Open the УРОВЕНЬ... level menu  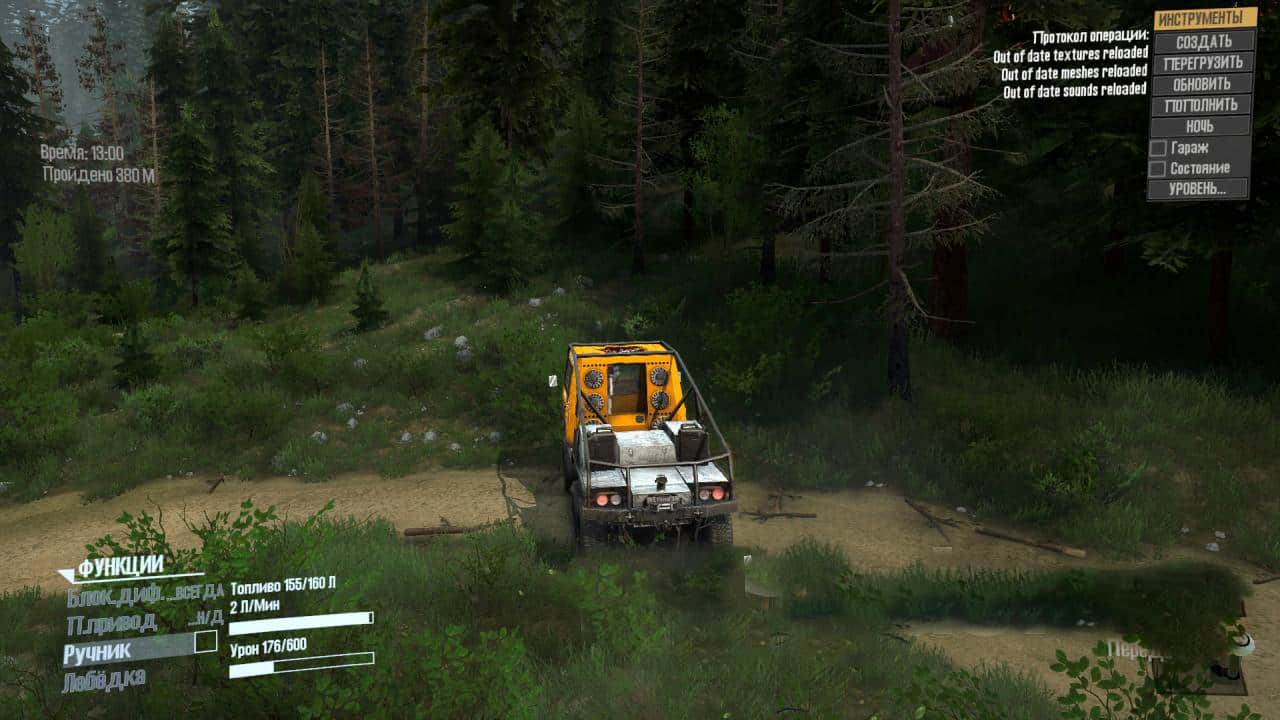point(1198,189)
